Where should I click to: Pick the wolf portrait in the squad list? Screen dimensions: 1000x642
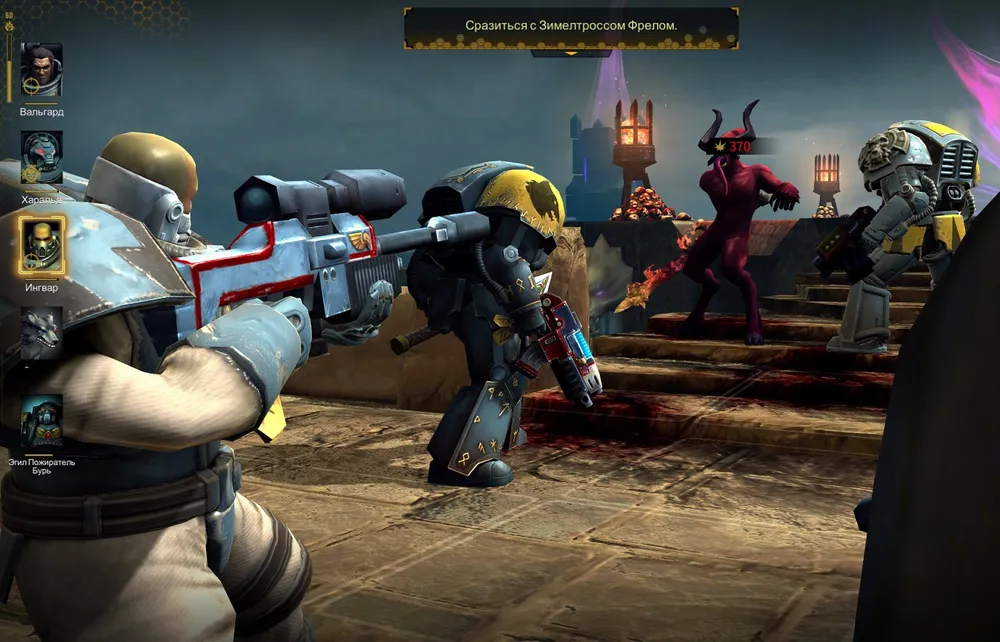[x=42, y=333]
